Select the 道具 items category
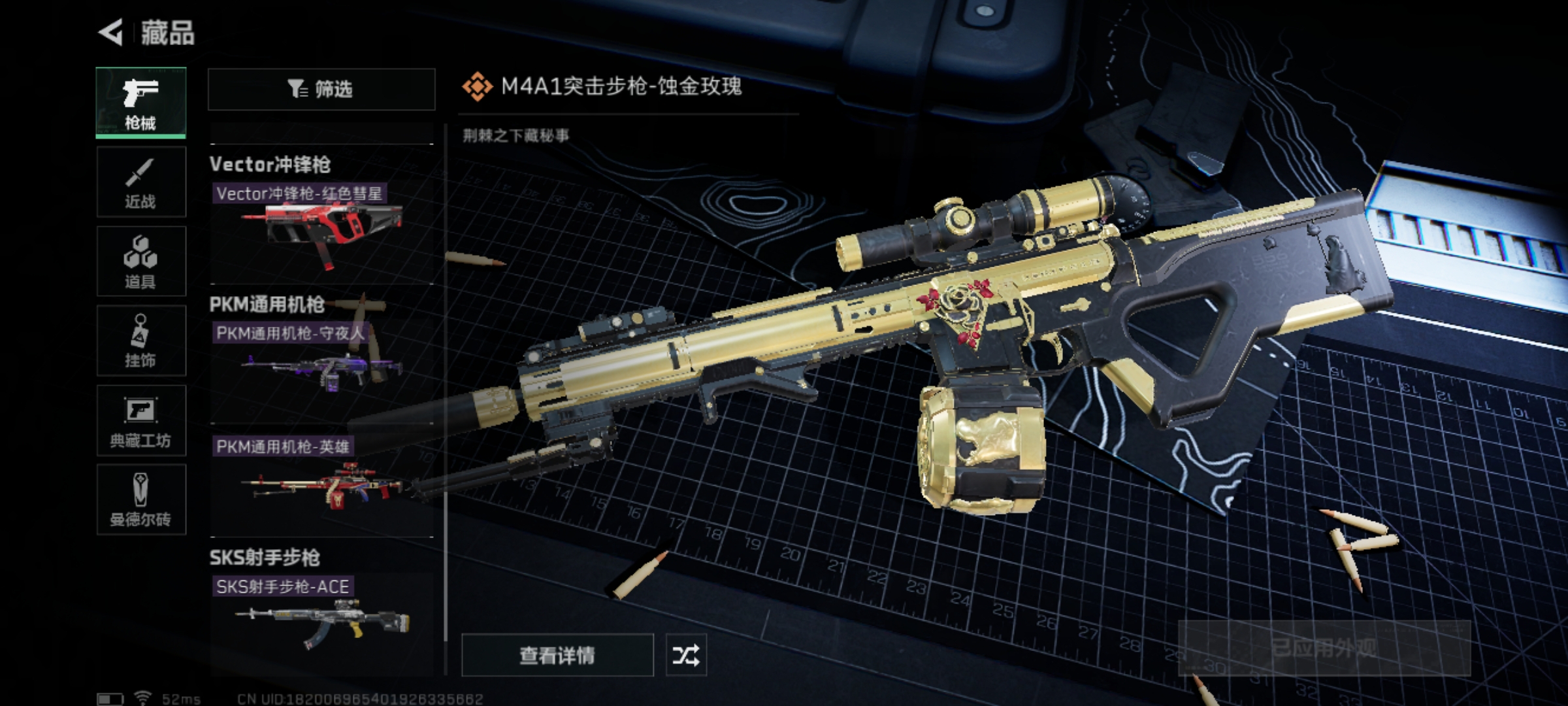The width and height of the screenshot is (1568, 706). 141,261
